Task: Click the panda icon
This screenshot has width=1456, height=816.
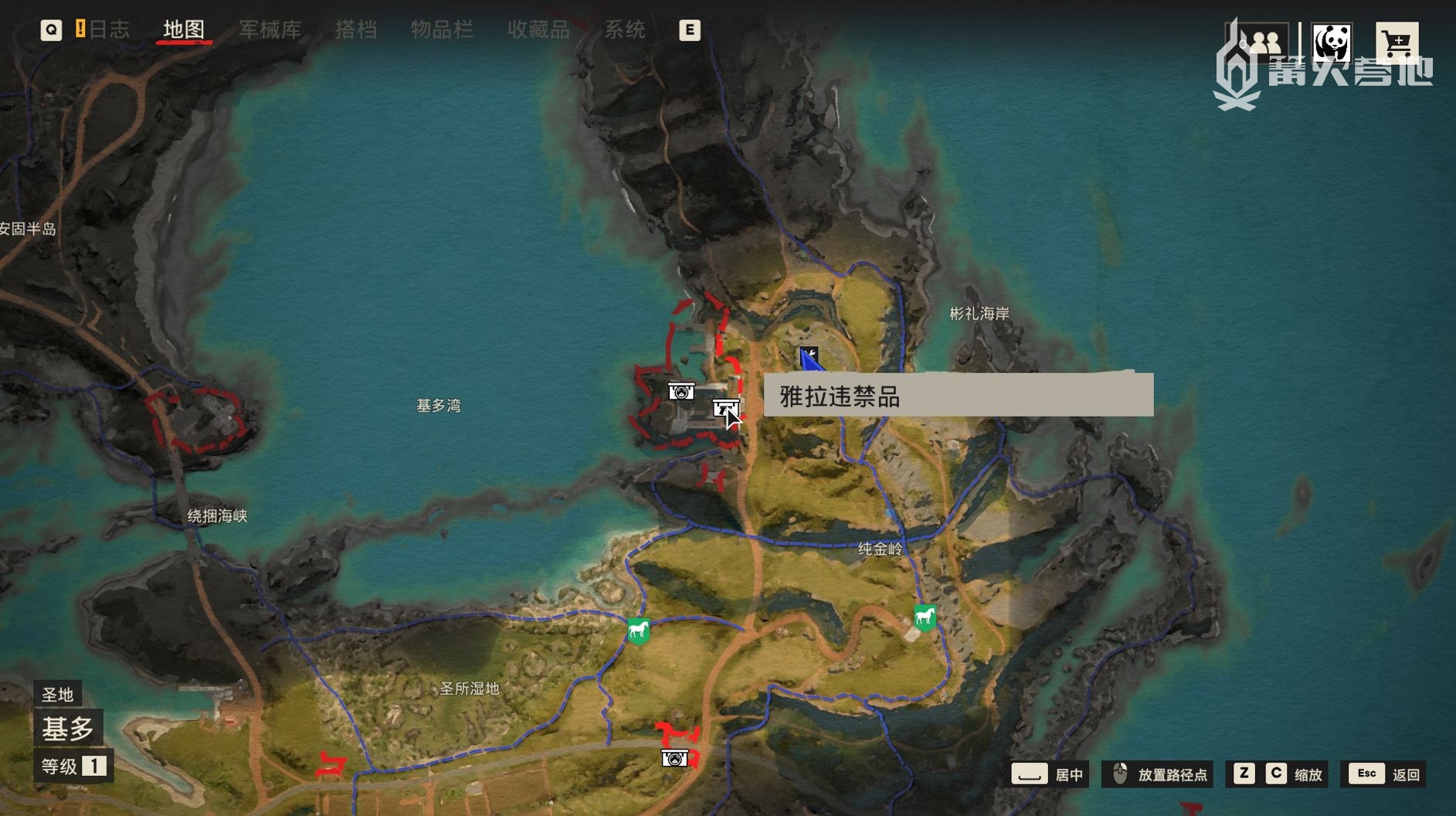Action: pyautogui.click(x=1331, y=42)
